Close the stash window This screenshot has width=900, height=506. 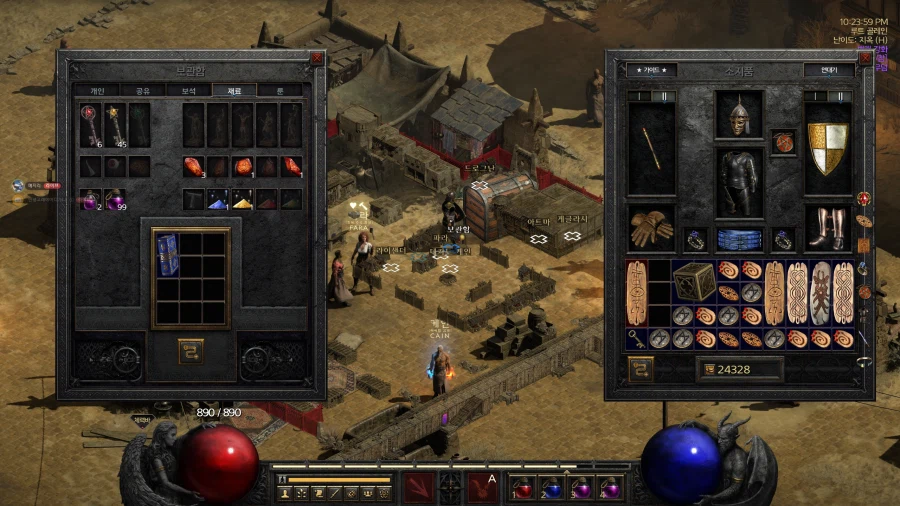tap(316, 58)
